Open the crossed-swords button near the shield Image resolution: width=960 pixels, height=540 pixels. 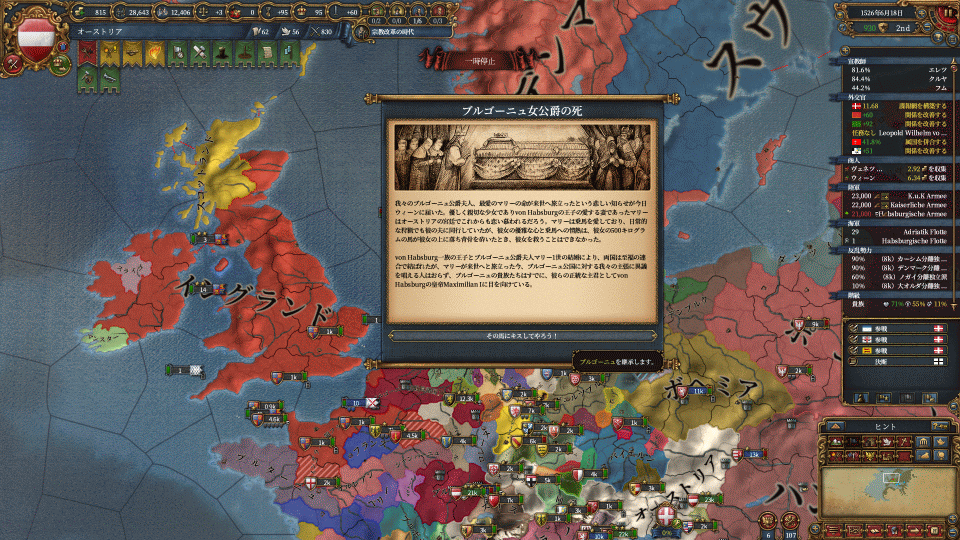tap(11, 61)
